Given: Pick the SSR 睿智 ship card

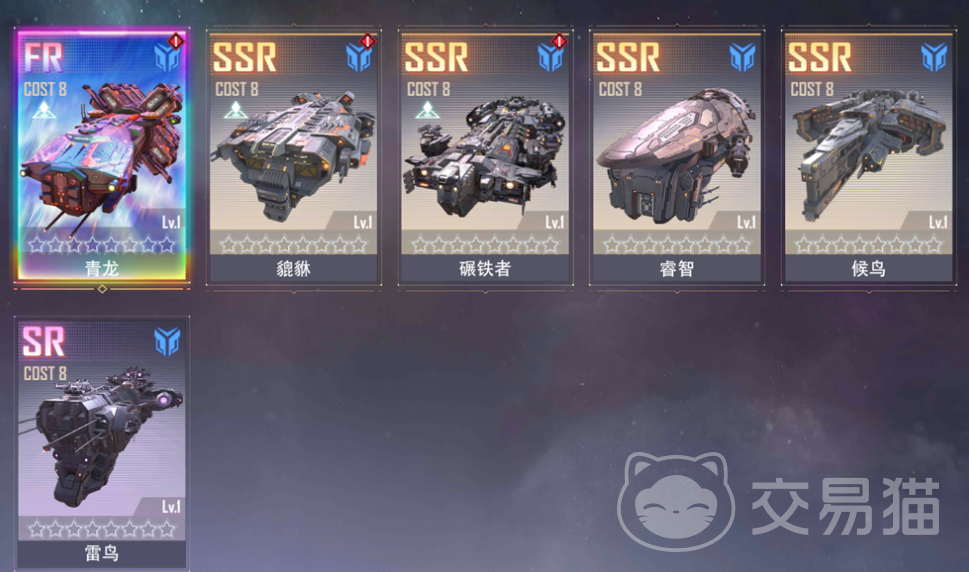Looking at the screenshot, I should coord(677,158).
